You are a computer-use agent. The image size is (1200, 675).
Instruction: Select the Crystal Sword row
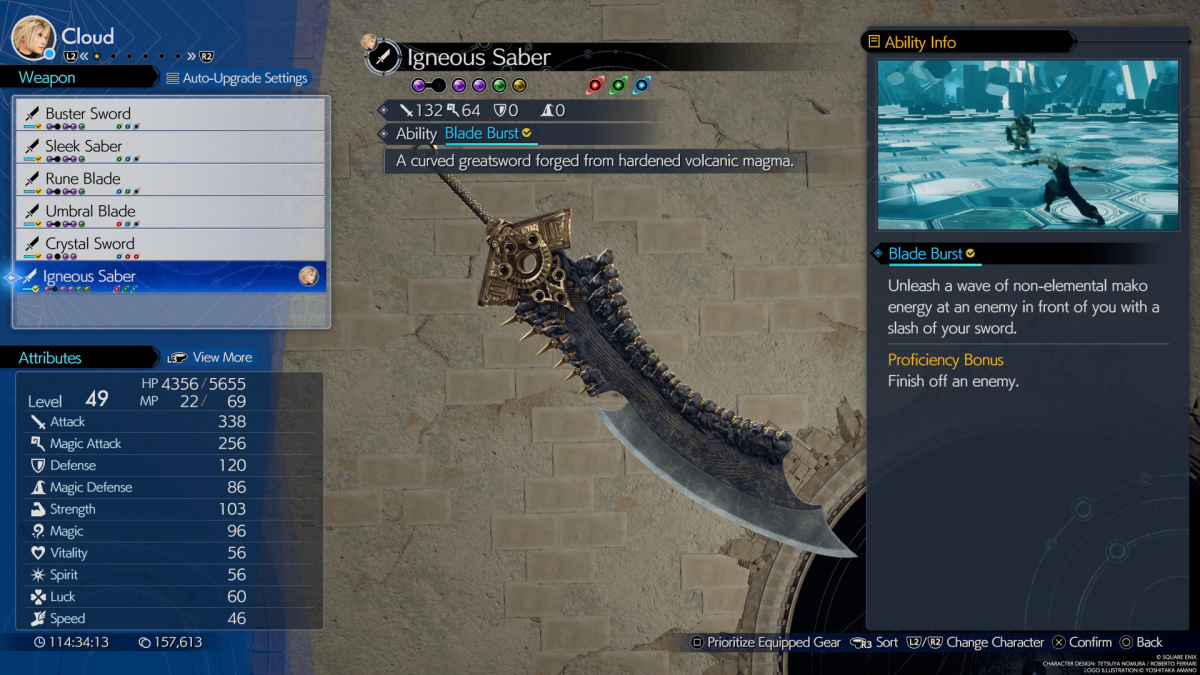pyautogui.click(x=170, y=244)
